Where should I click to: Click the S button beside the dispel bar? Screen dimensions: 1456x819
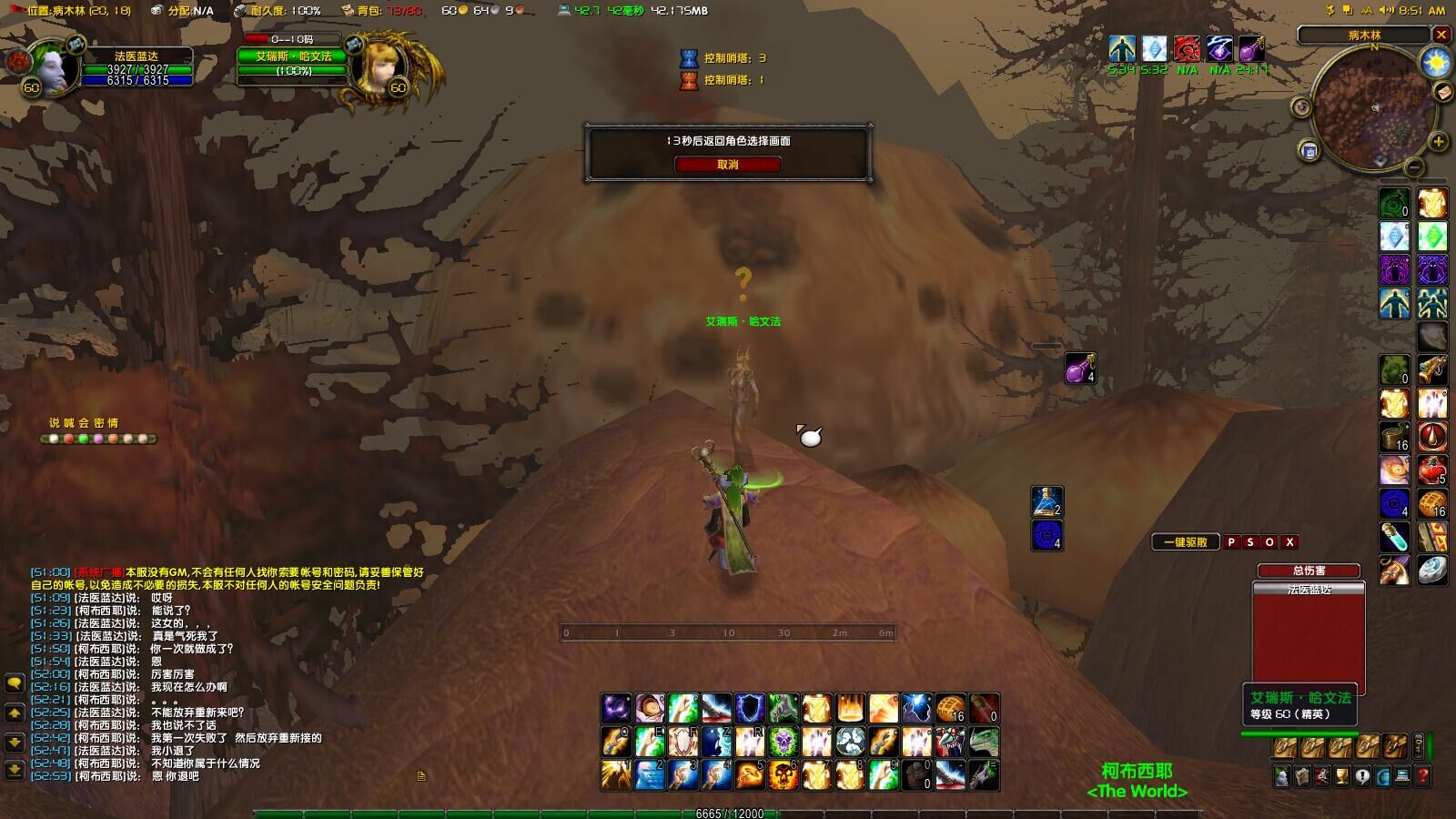(1250, 542)
